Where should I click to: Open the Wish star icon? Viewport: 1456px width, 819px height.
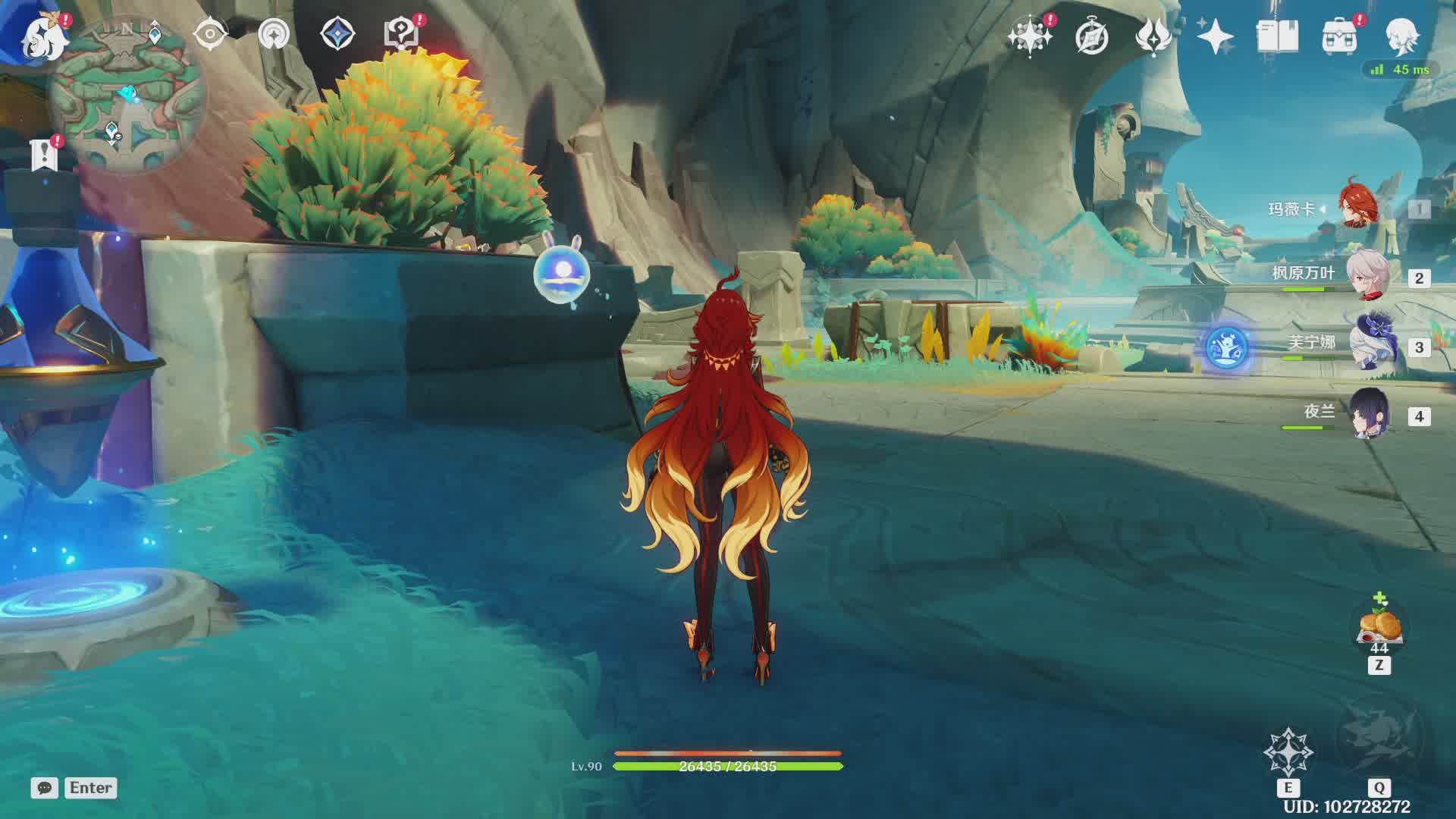click(1029, 36)
